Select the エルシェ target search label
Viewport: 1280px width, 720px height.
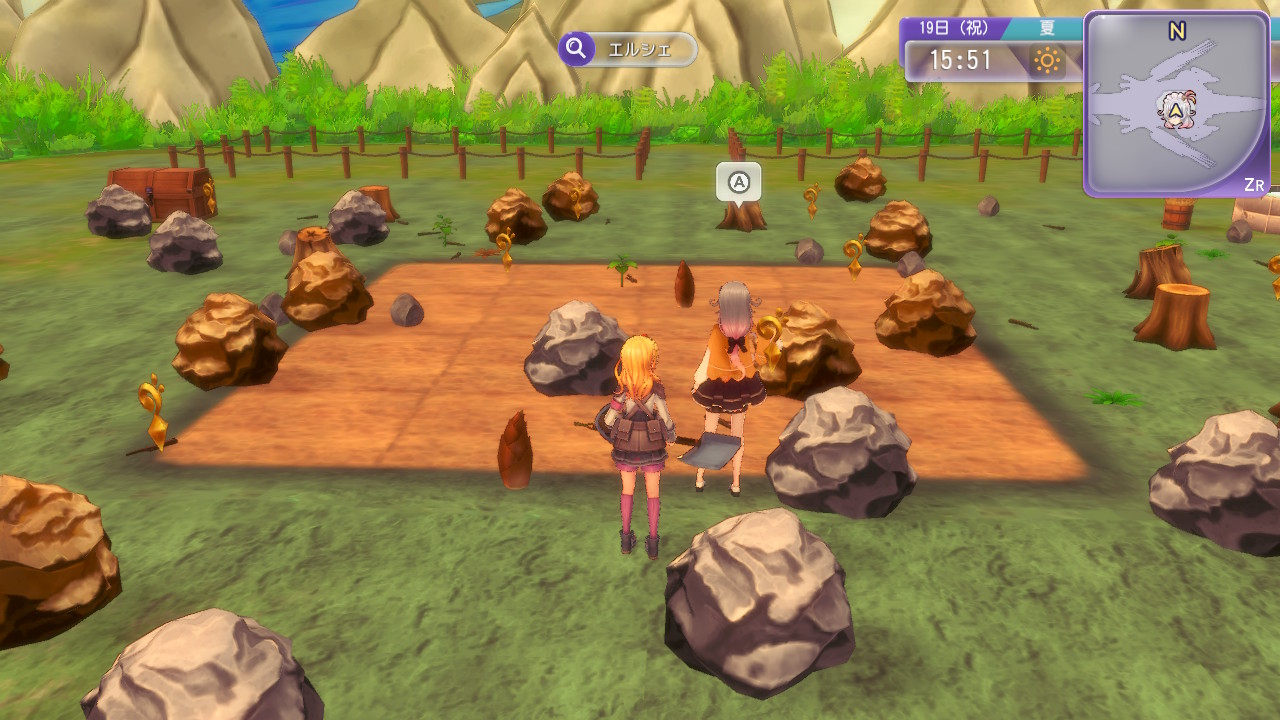point(628,49)
